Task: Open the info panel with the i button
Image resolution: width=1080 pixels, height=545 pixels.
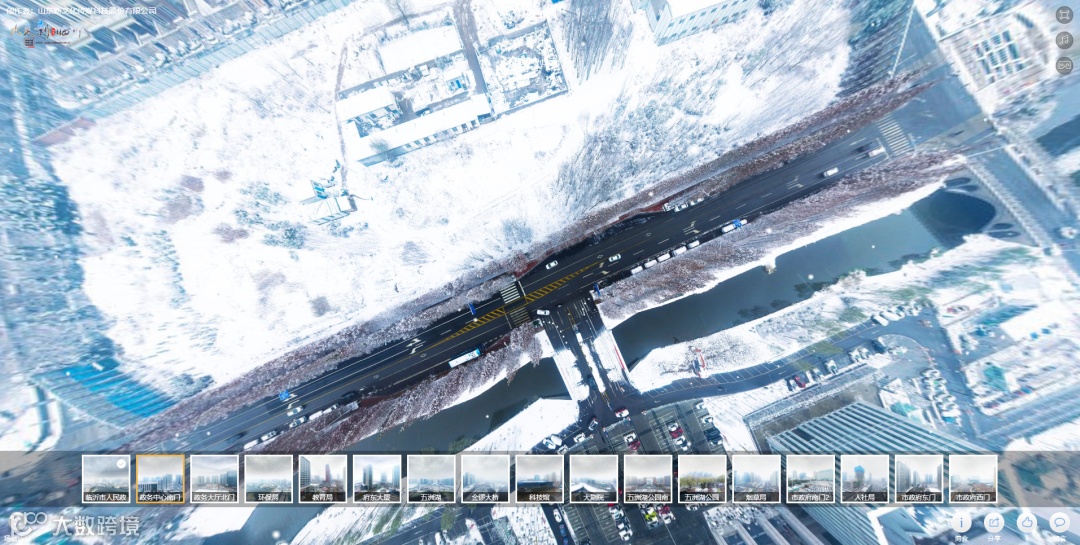Action: [x=961, y=522]
